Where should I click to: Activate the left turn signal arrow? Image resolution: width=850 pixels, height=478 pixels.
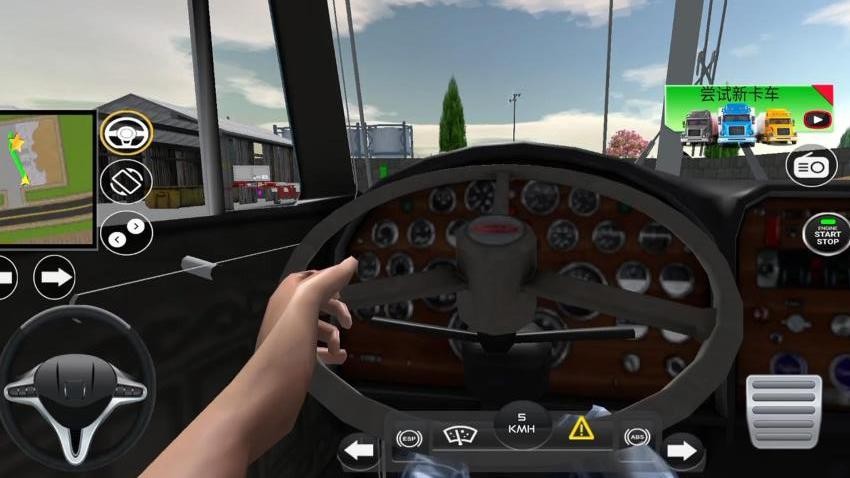359,451
